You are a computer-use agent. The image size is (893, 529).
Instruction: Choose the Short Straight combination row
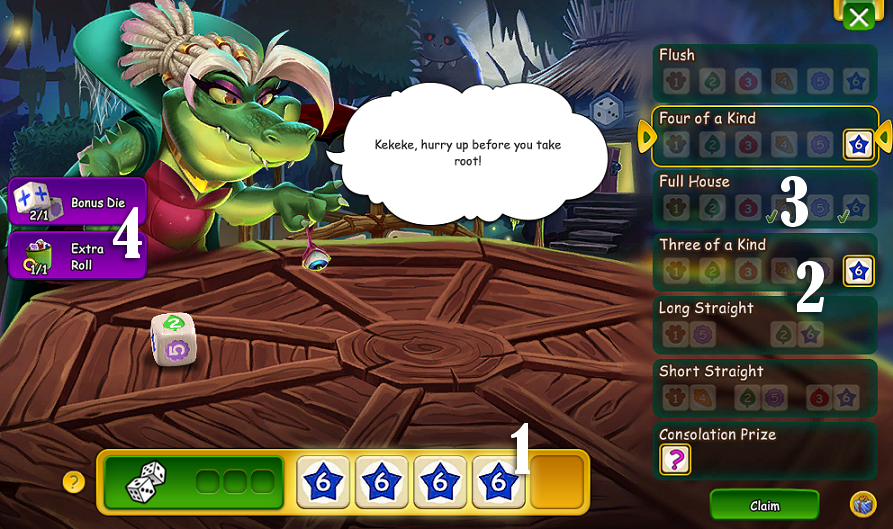click(764, 388)
